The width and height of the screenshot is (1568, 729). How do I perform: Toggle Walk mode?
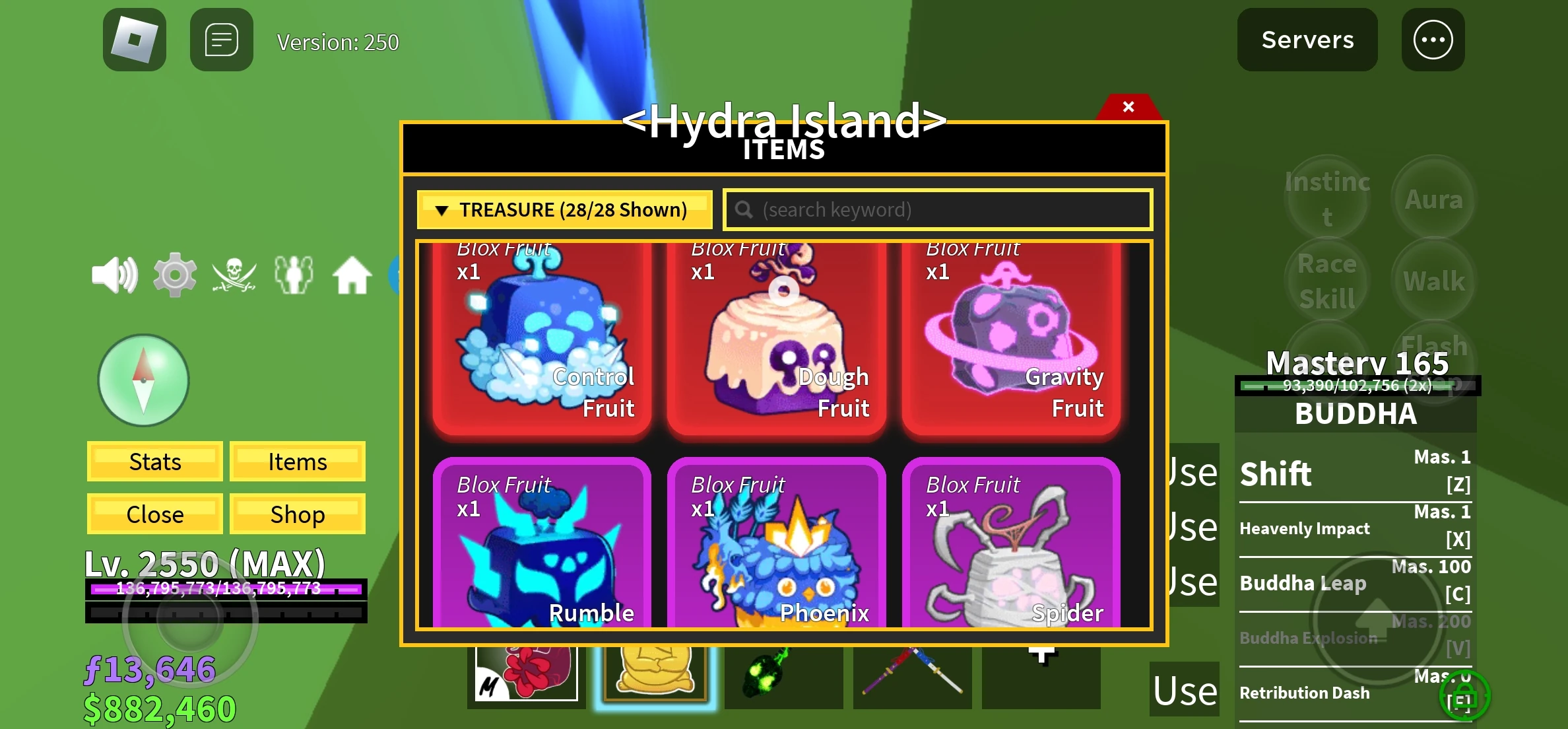pos(1433,279)
